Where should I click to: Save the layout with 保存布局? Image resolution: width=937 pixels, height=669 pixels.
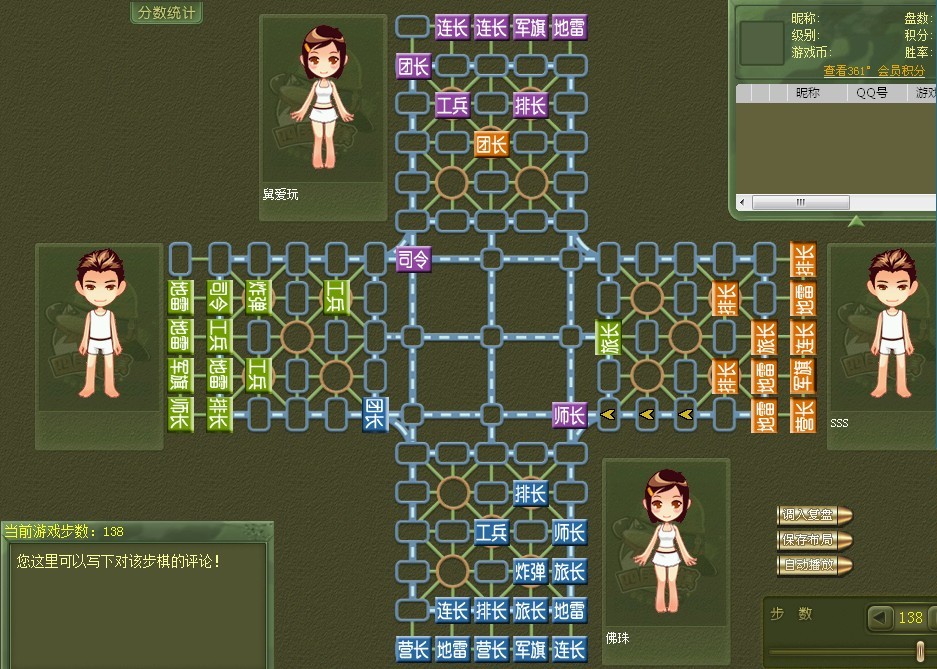pyautogui.click(x=813, y=541)
